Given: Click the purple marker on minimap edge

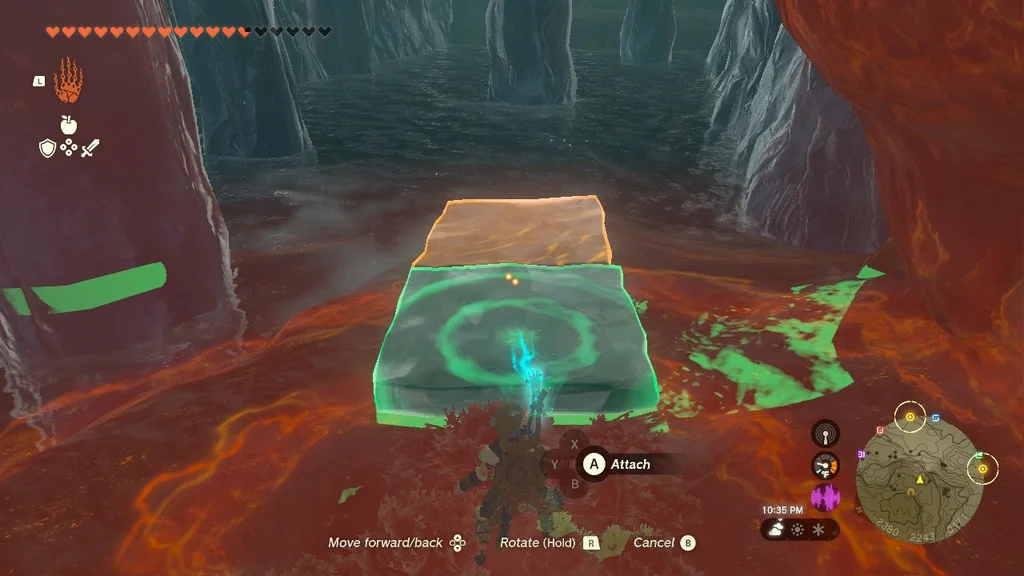Looking at the screenshot, I should (x=860, y=453).
